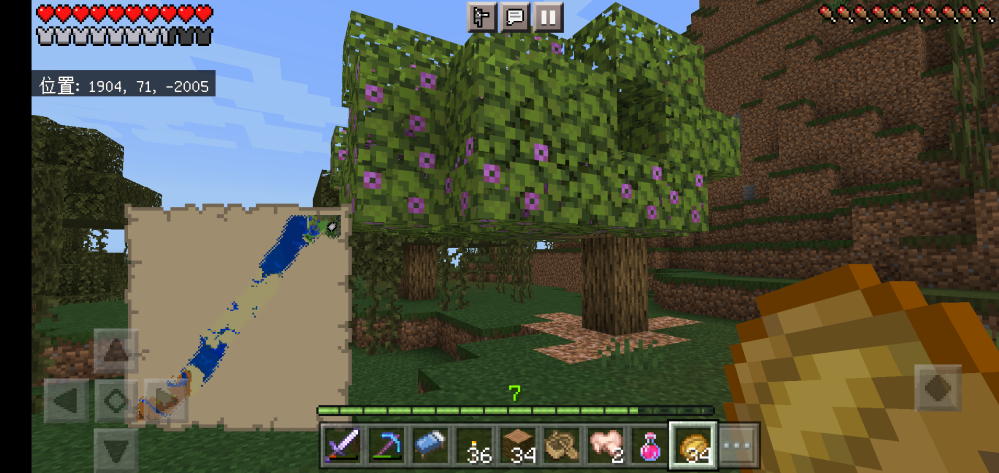
Task: Tap the jump button with diamond icon
Action: point(938,388)
